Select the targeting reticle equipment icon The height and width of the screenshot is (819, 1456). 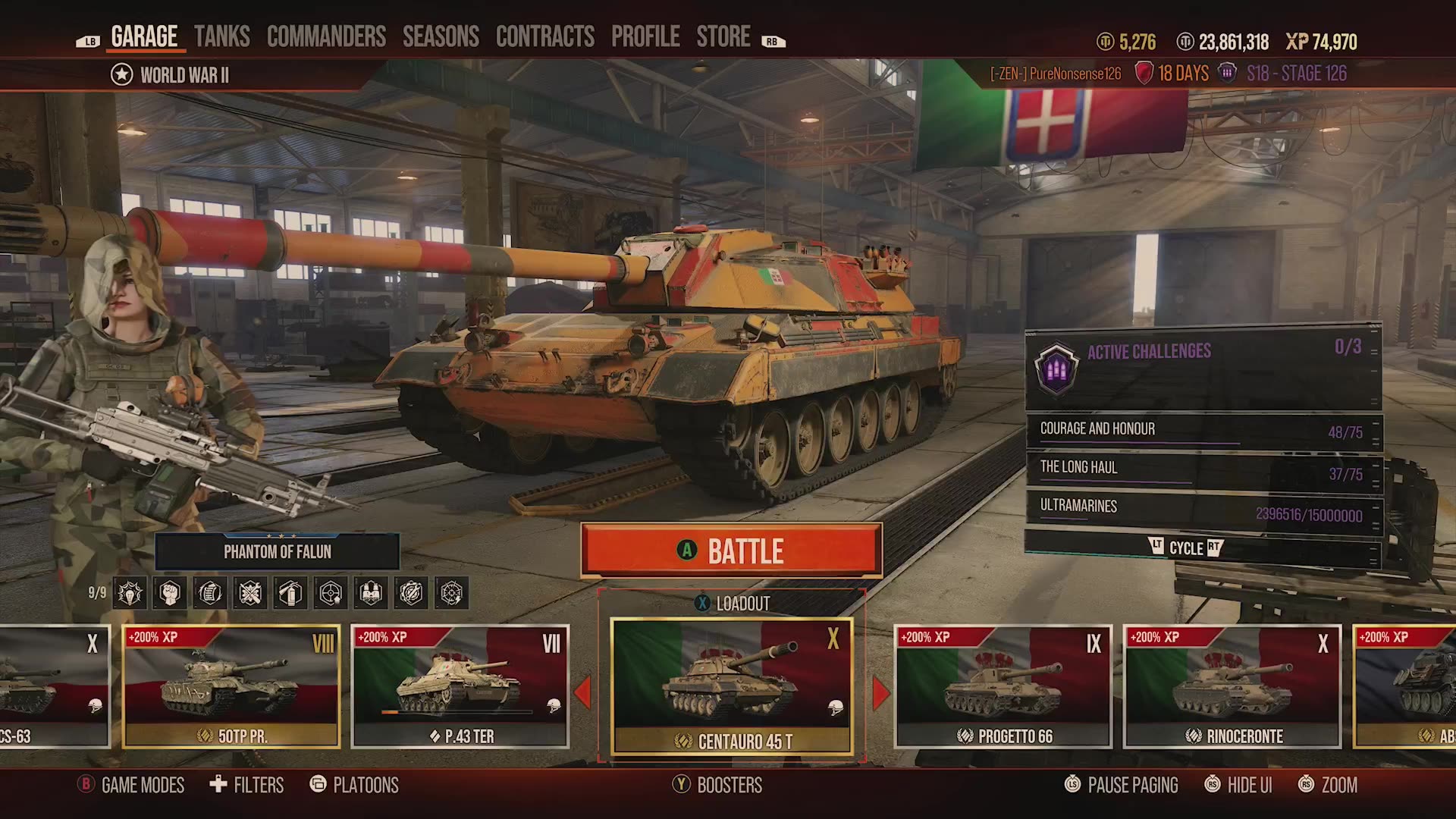[331, 594]
